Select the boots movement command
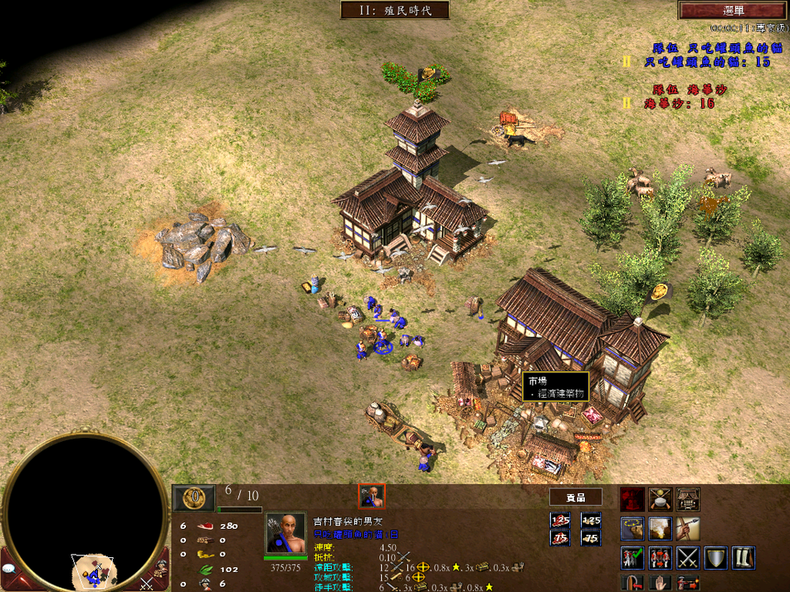 click(x=741, y=557)
